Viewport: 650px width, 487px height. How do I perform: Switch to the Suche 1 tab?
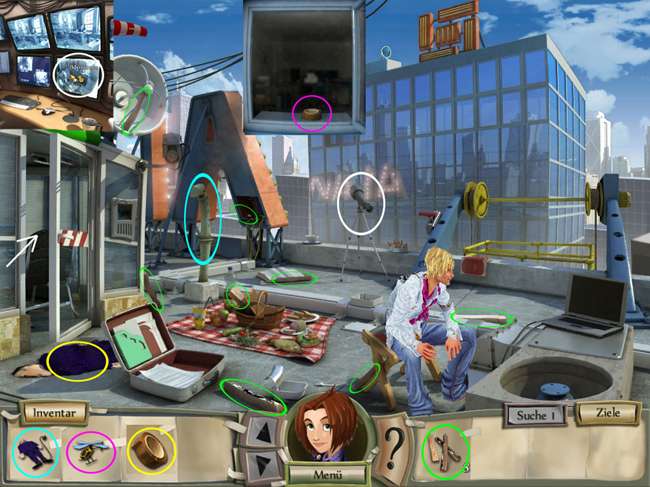(535, 414)
